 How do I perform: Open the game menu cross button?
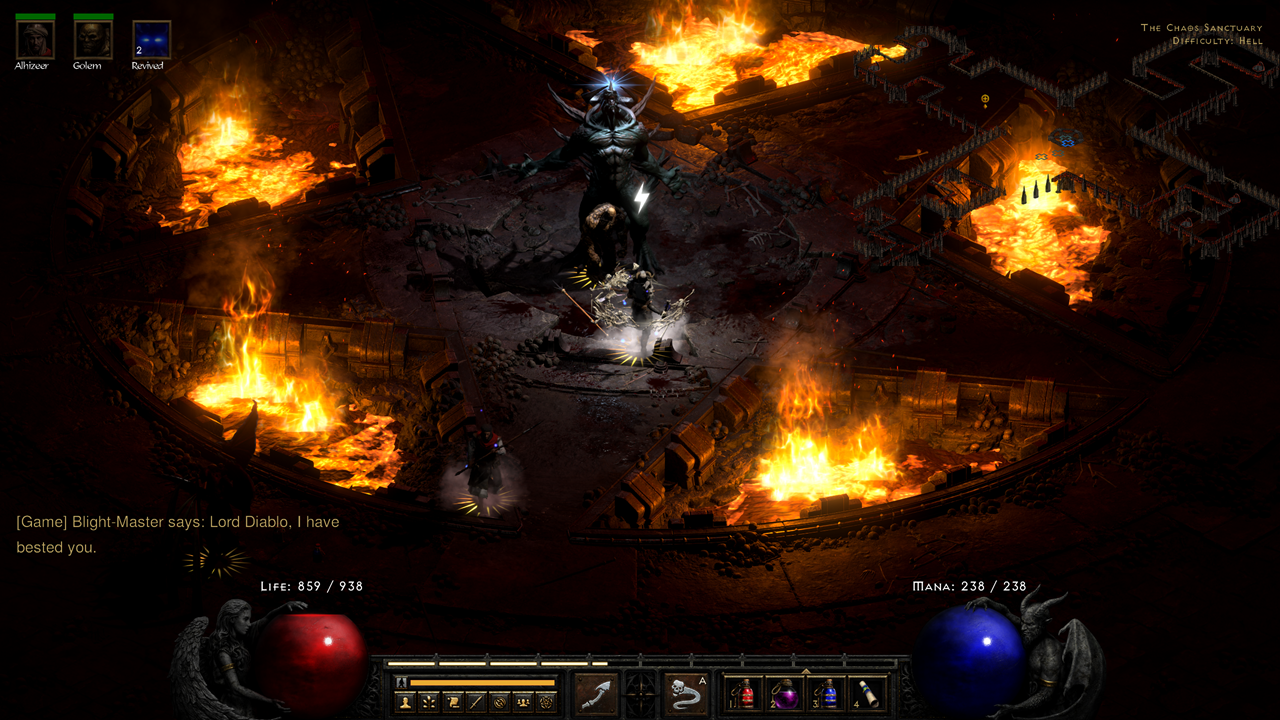click(x=640, y=692)
